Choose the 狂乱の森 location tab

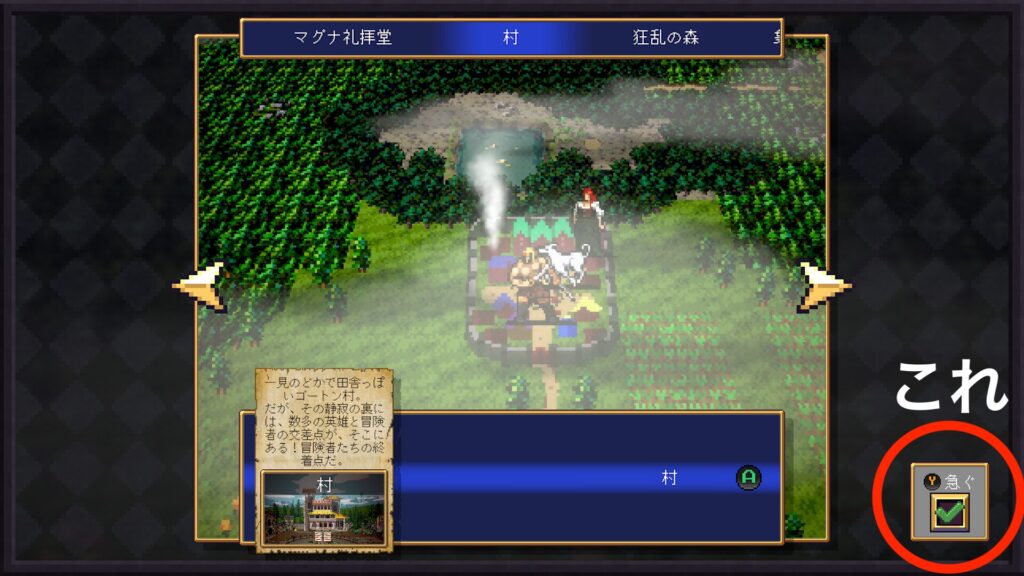[x=666, y=39]
